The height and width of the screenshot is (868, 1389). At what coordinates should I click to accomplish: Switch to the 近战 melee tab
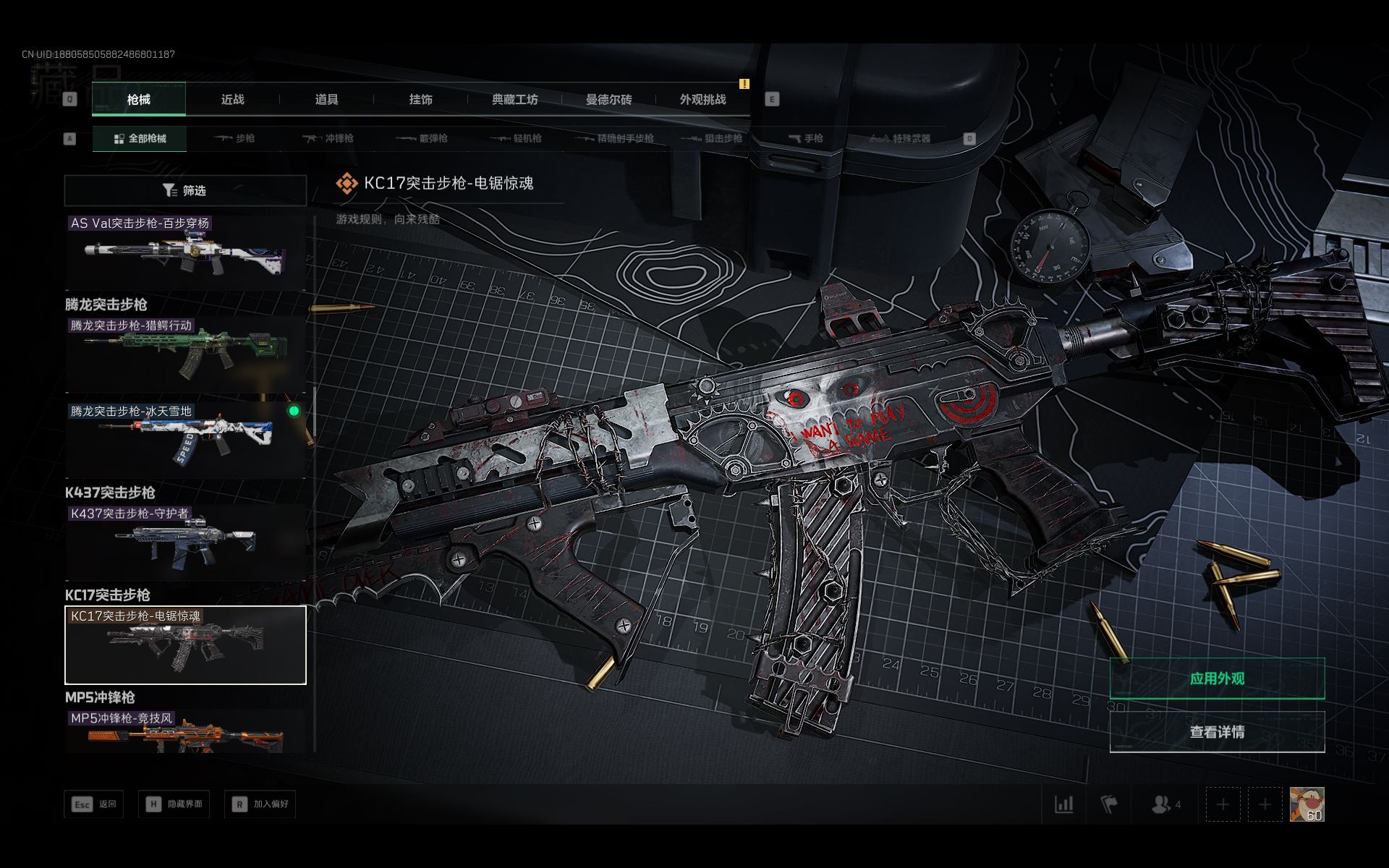[232, 99]
